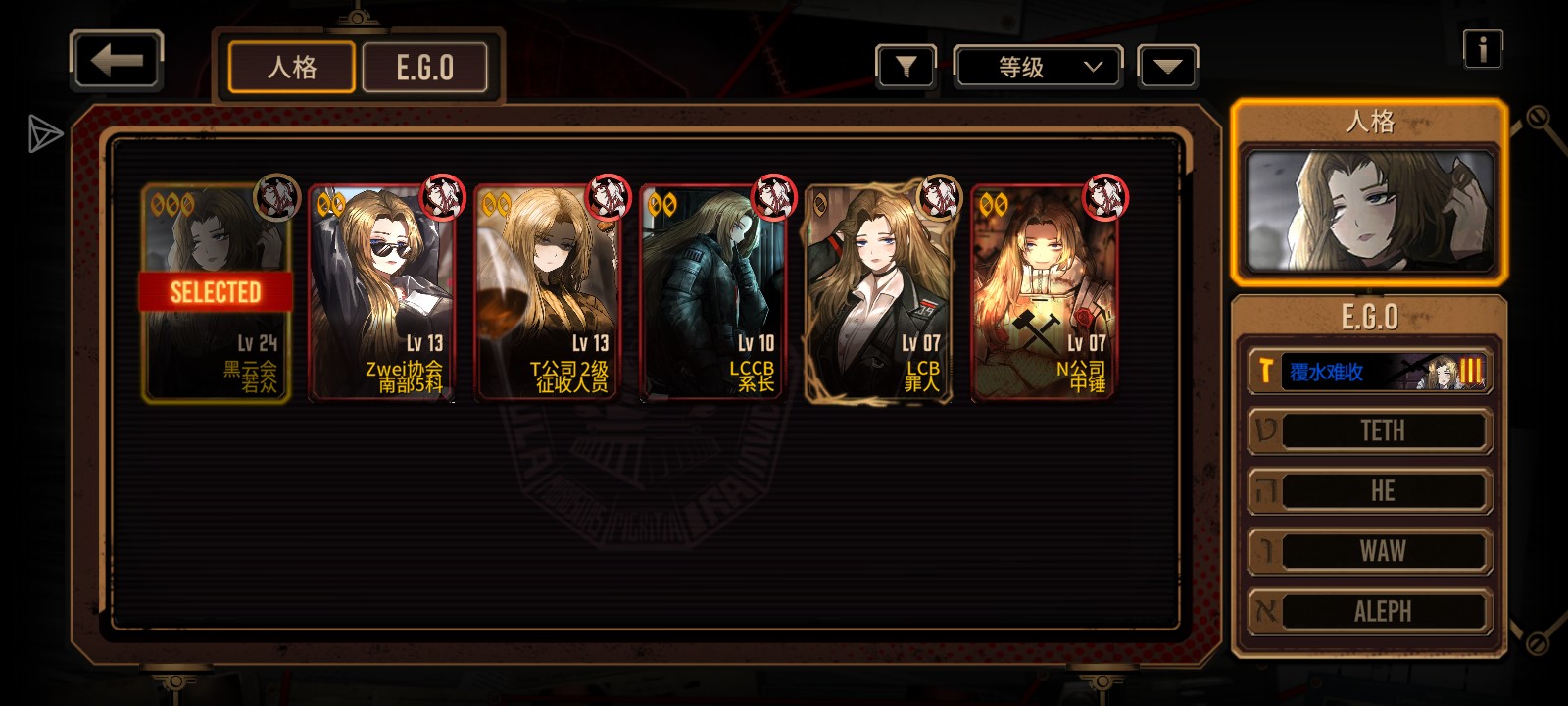The height and width of the screenshot is (706, 1568).
Task: Open the TETH E.G.O slot
Action: click(x=1370, y=431)
